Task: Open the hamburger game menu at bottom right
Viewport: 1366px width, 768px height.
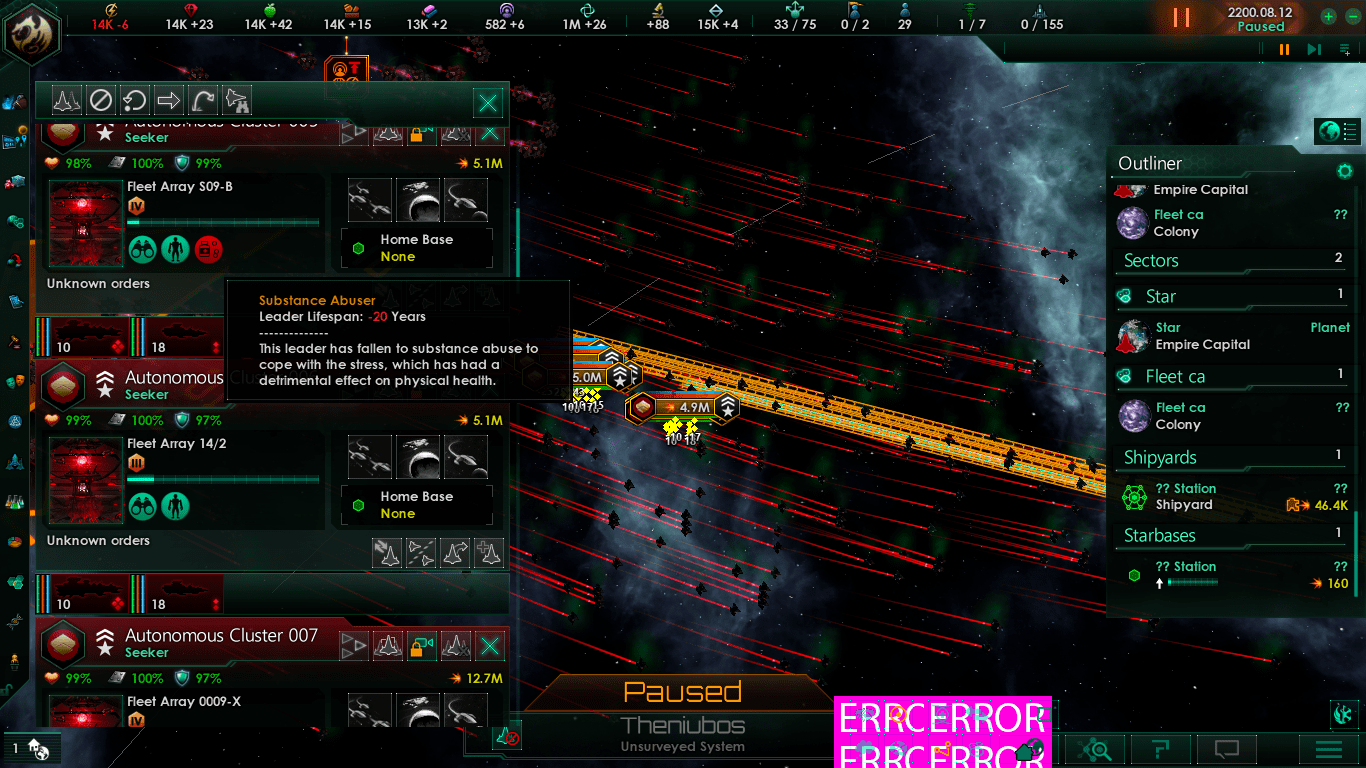Action: 1329,748
